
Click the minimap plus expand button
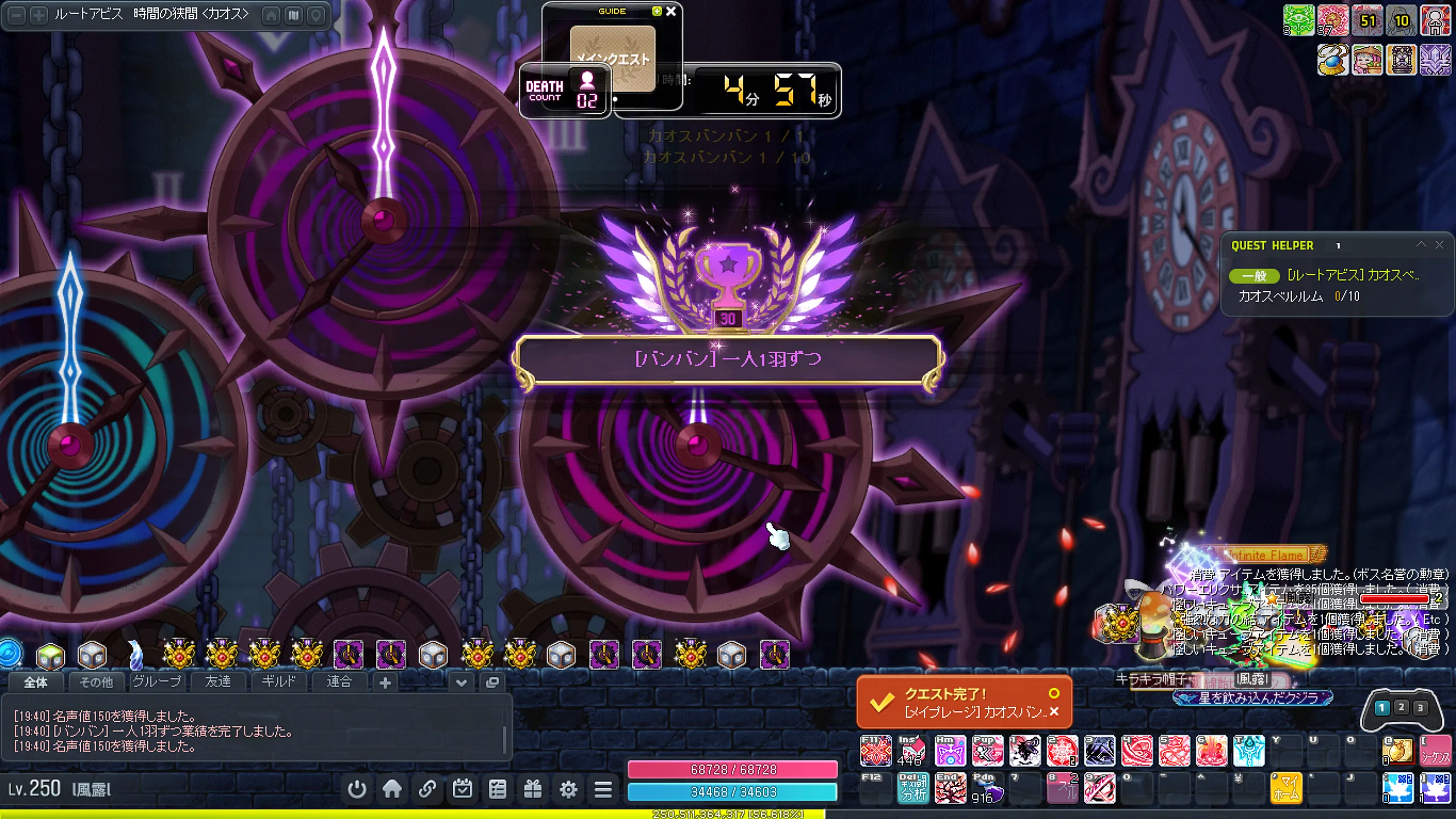39,15
